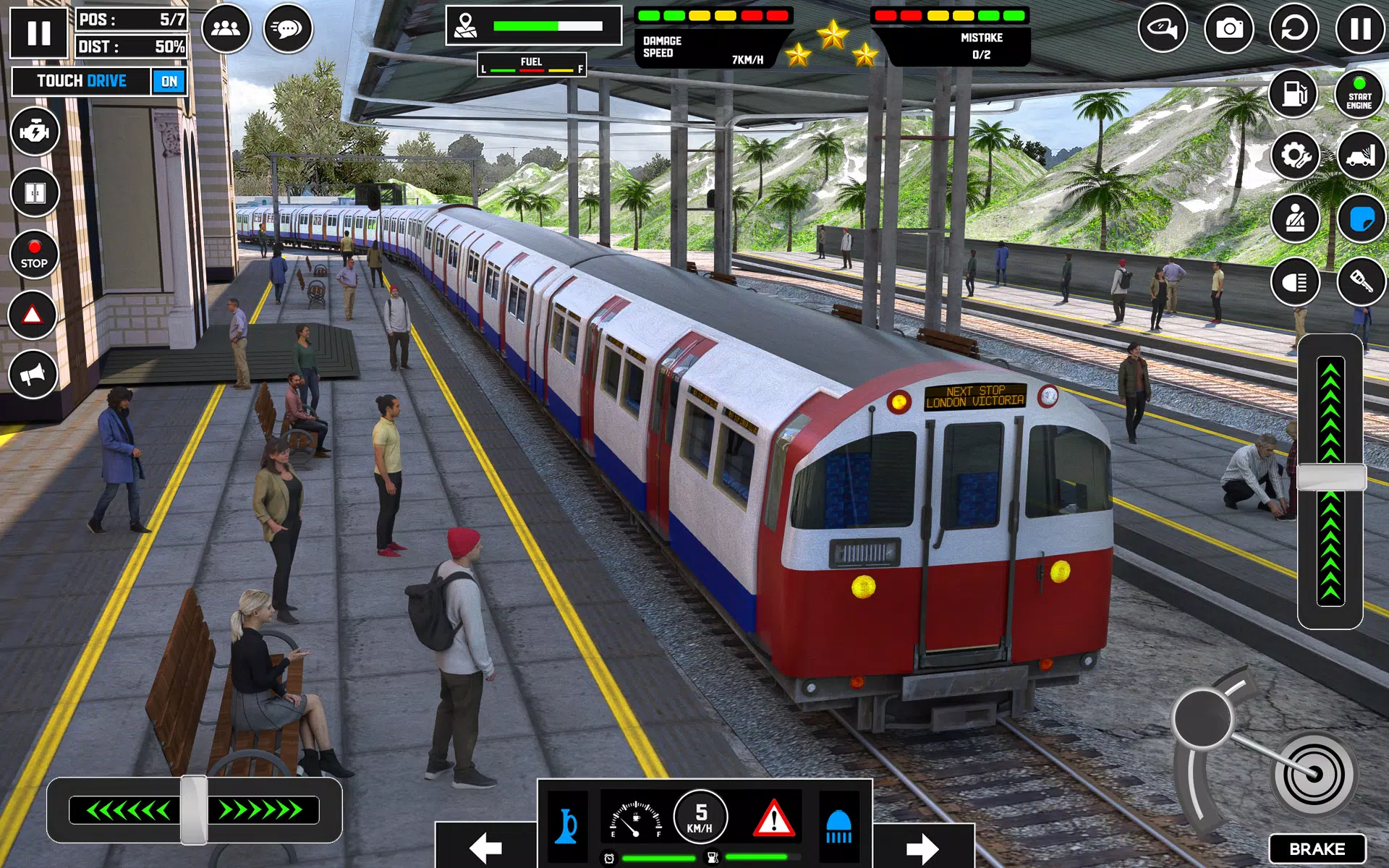Fasten the seatbelt icon
1389x868 pixels.
point(1295,218)
